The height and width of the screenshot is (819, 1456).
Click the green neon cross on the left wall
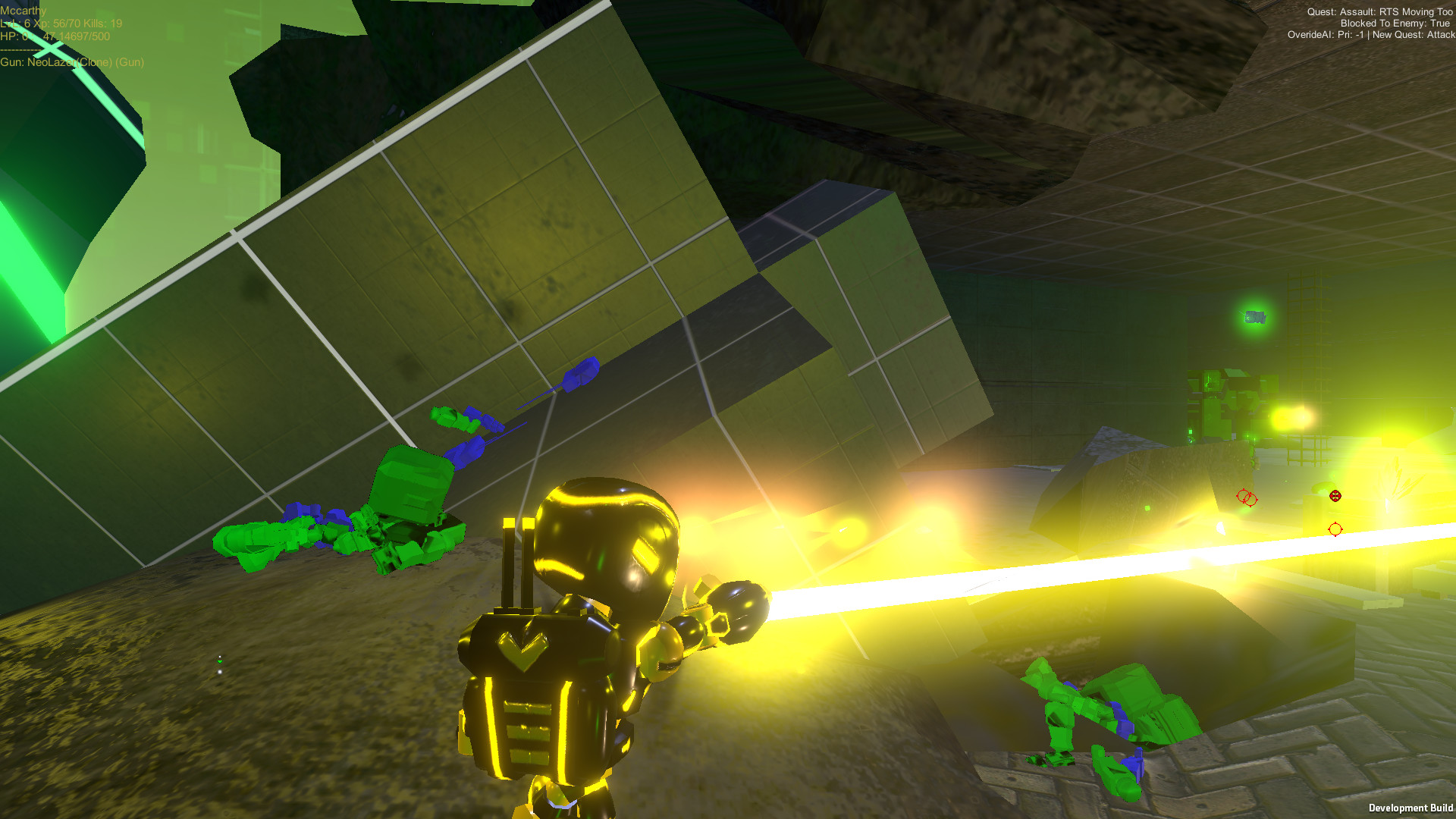pos(51,49)
